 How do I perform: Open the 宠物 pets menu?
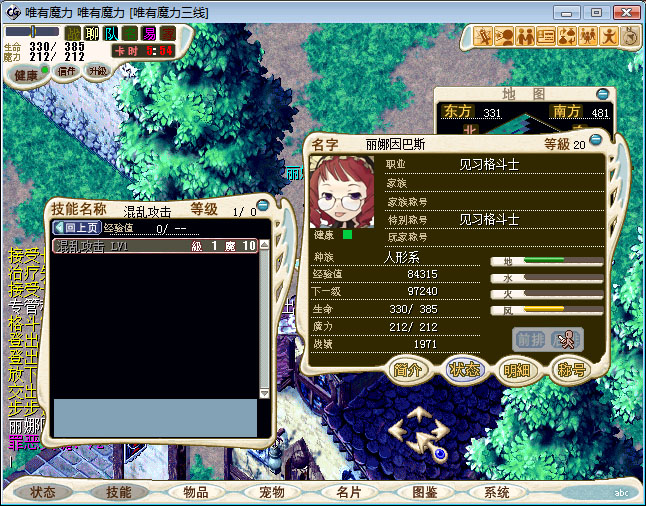pyautogui.click(x=272, y=492)
